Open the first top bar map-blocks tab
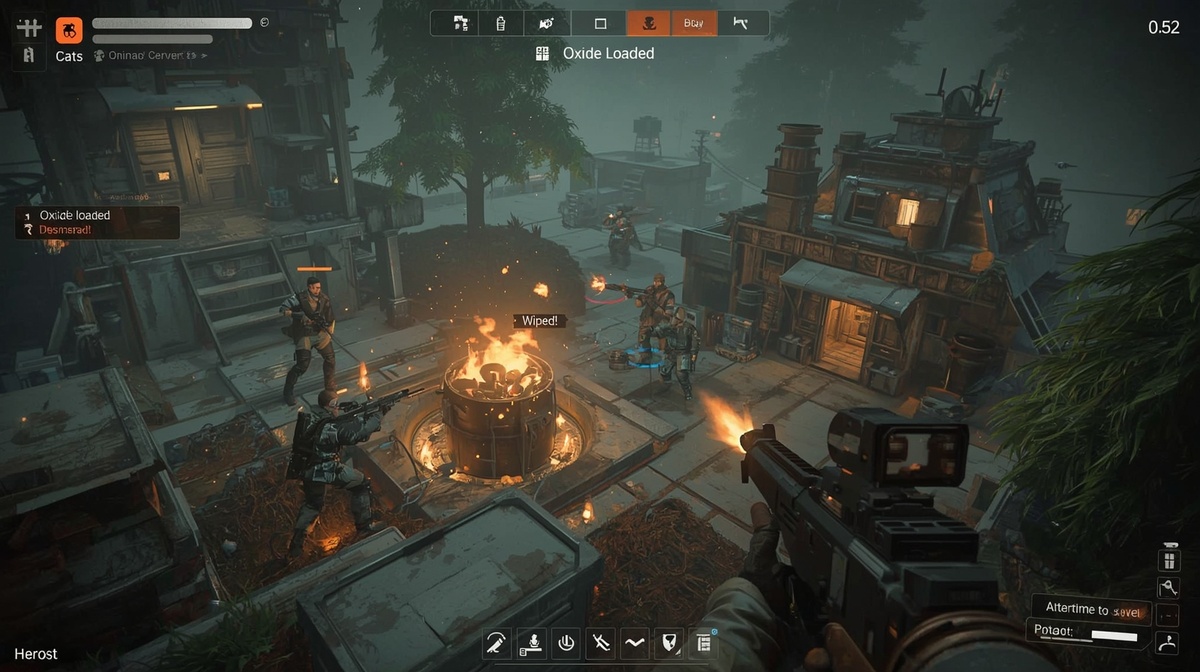This screenshot has height=672, width=1200. point(461,23)
